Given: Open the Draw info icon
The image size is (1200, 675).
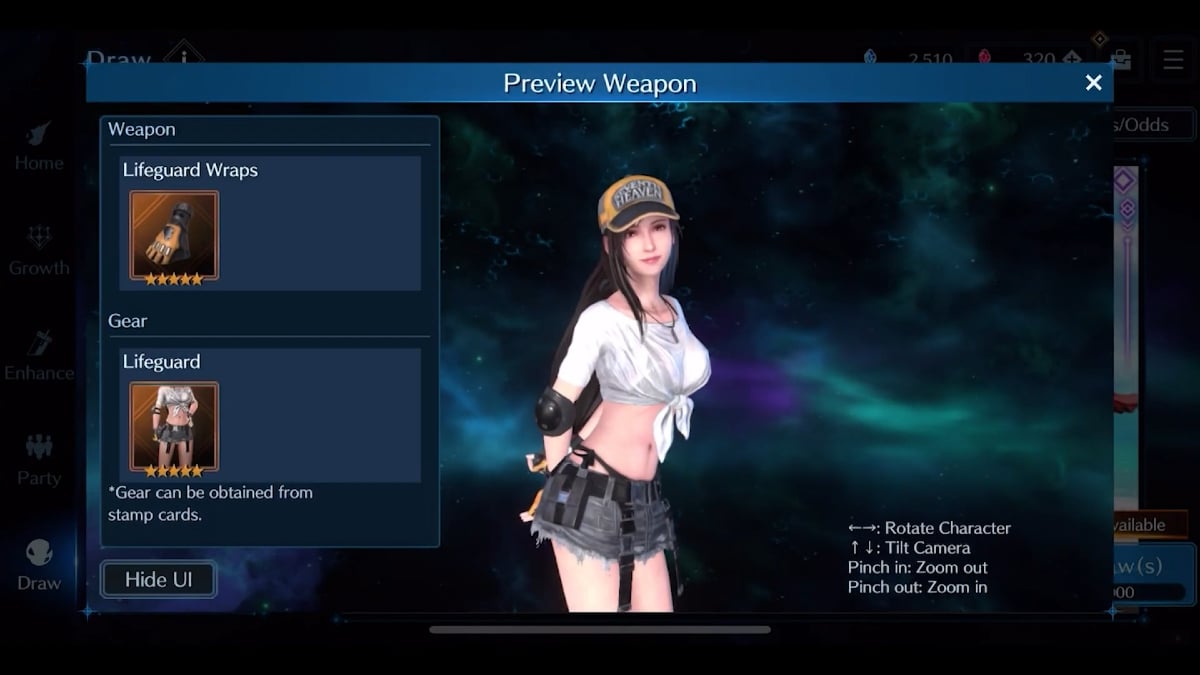Looking at the screenshot, I should 183,55.
